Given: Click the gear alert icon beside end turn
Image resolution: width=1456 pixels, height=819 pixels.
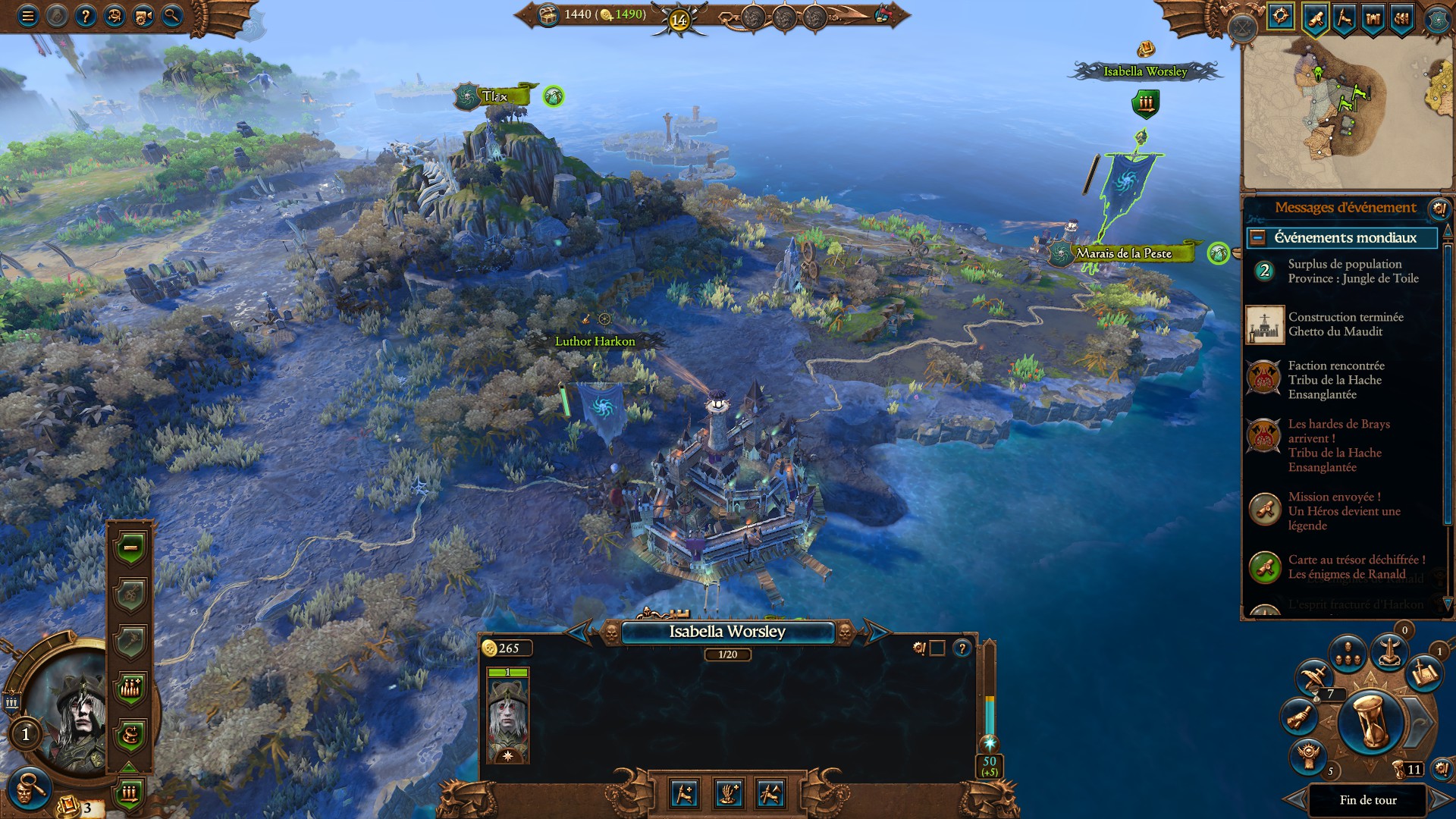Looking at the screenshot, I should pos(1443,768).
